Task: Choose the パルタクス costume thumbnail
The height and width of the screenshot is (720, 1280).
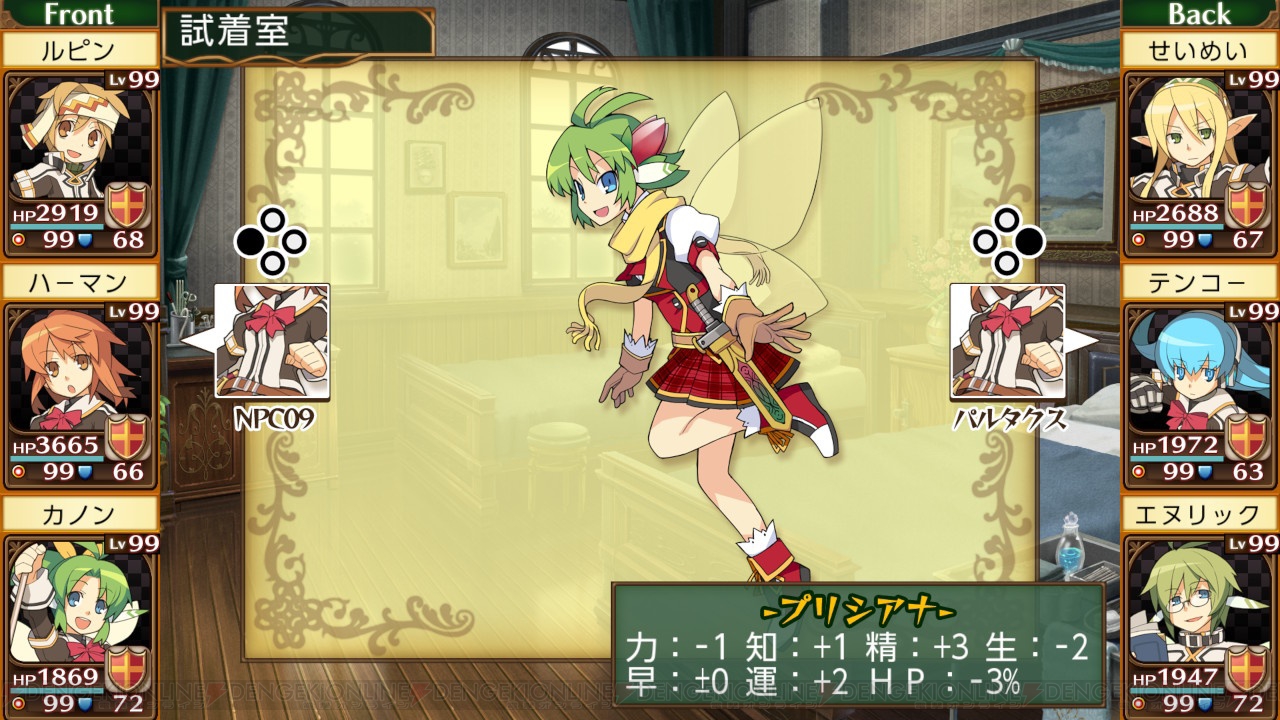Action: pyautogui.click(x=1007, y=341)
